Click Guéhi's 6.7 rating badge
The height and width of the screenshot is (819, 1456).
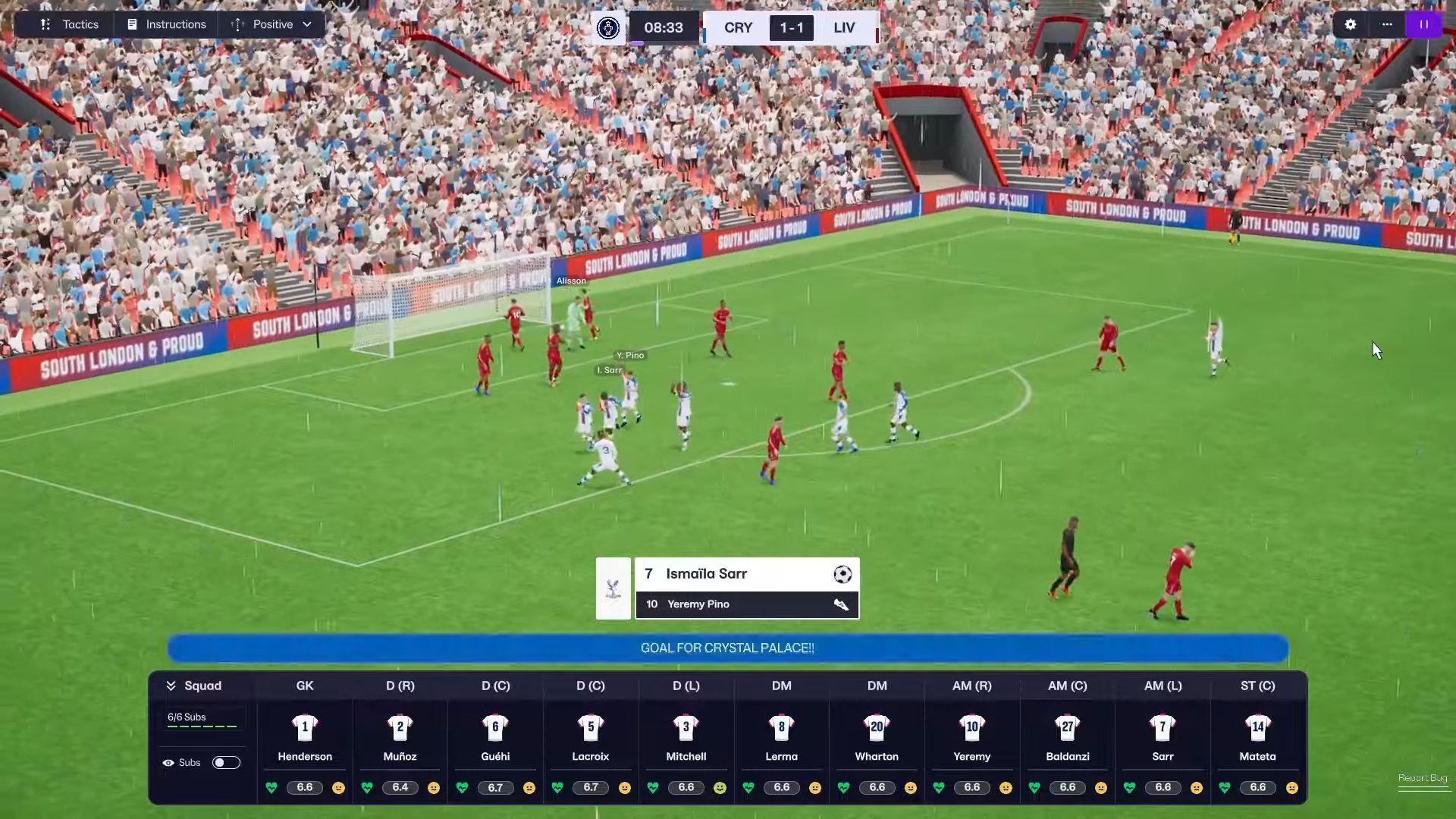coord(496,788)
